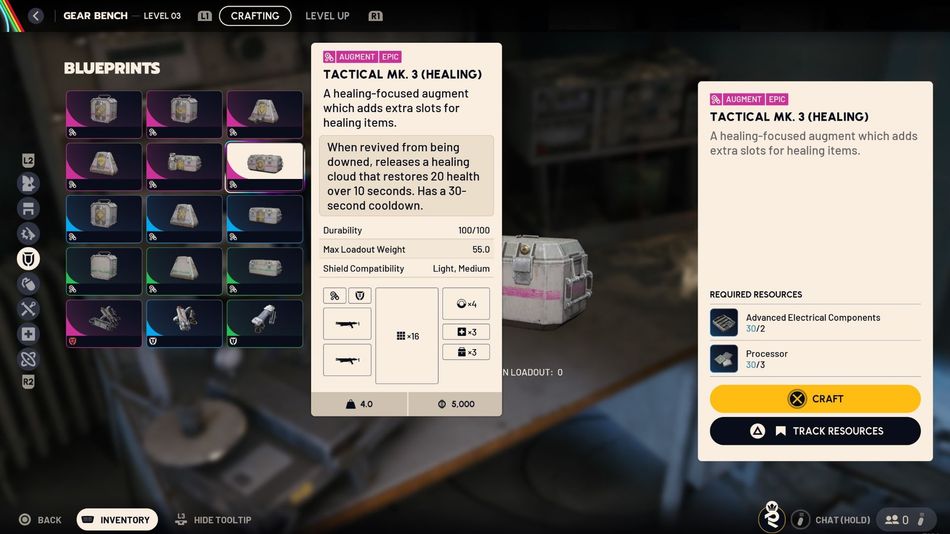Select the Advanced Electrical Components resource row

(x=815, y=323)
